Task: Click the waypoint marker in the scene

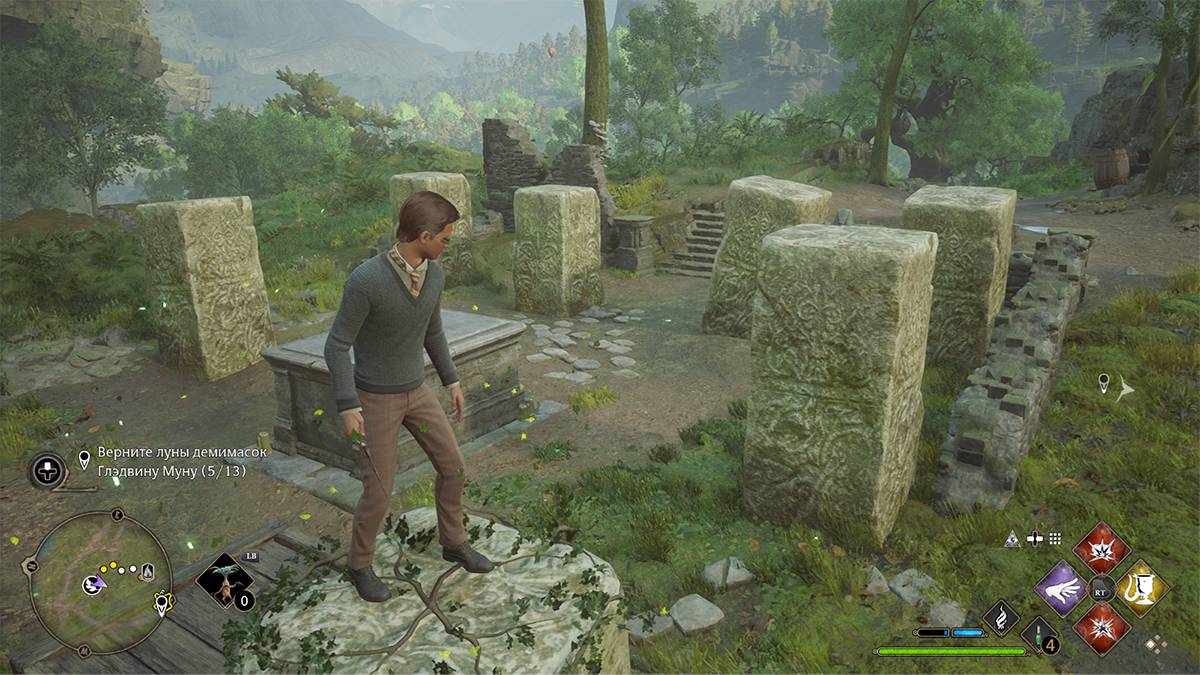Action: point(1104,383)
